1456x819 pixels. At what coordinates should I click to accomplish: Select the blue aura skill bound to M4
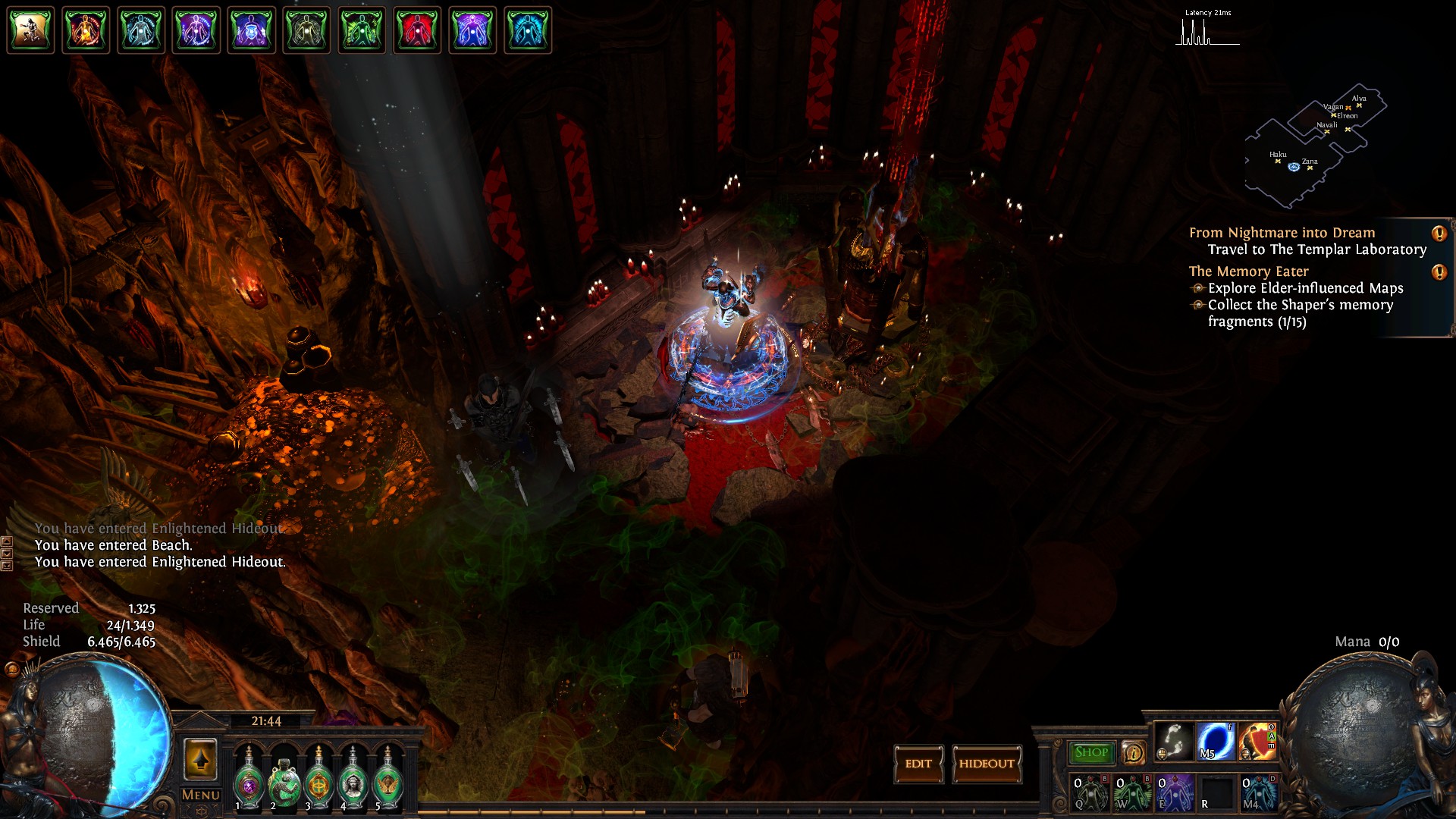pos(1258,792)
